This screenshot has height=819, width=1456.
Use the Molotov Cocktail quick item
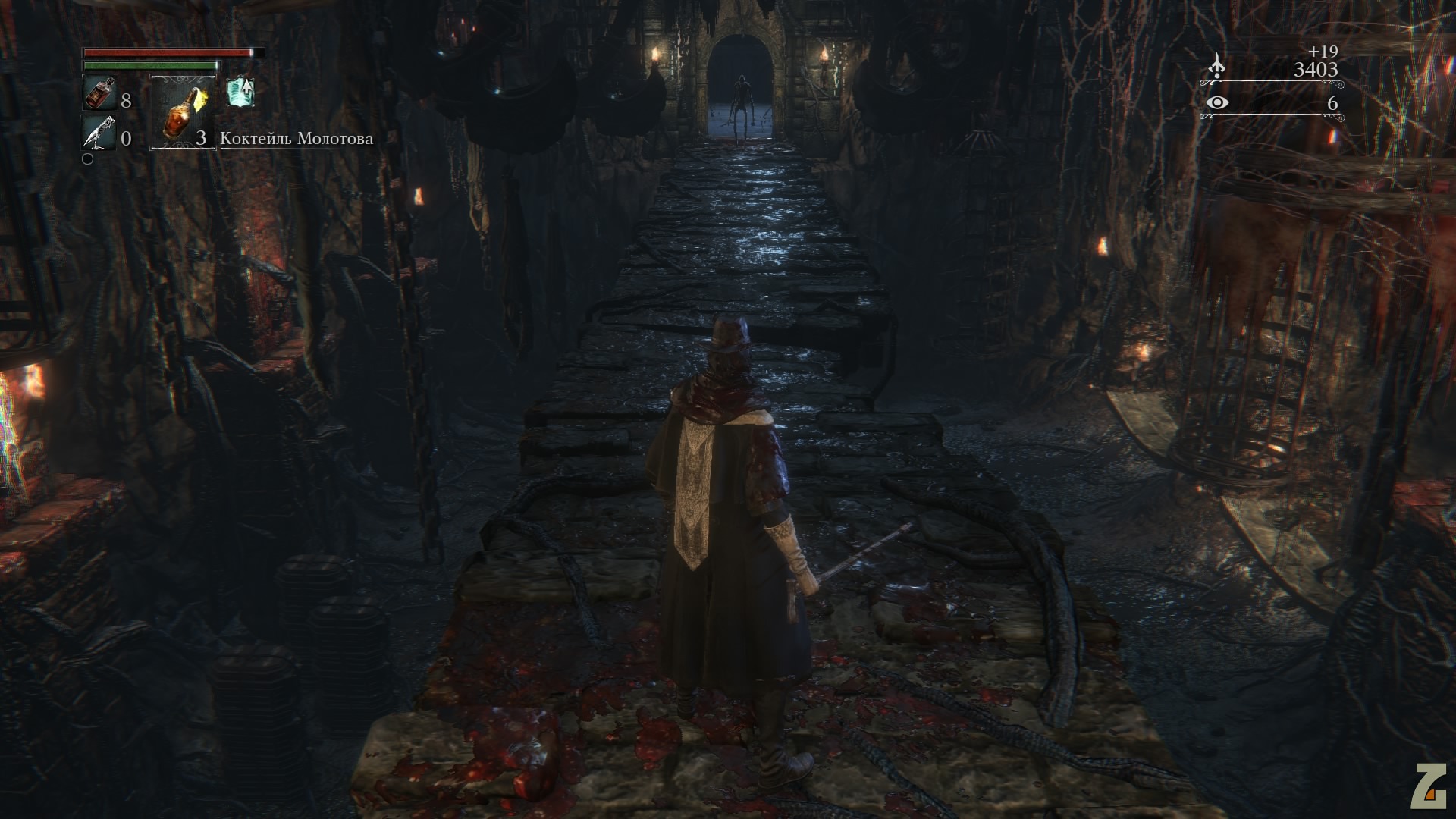coord(183,112)
